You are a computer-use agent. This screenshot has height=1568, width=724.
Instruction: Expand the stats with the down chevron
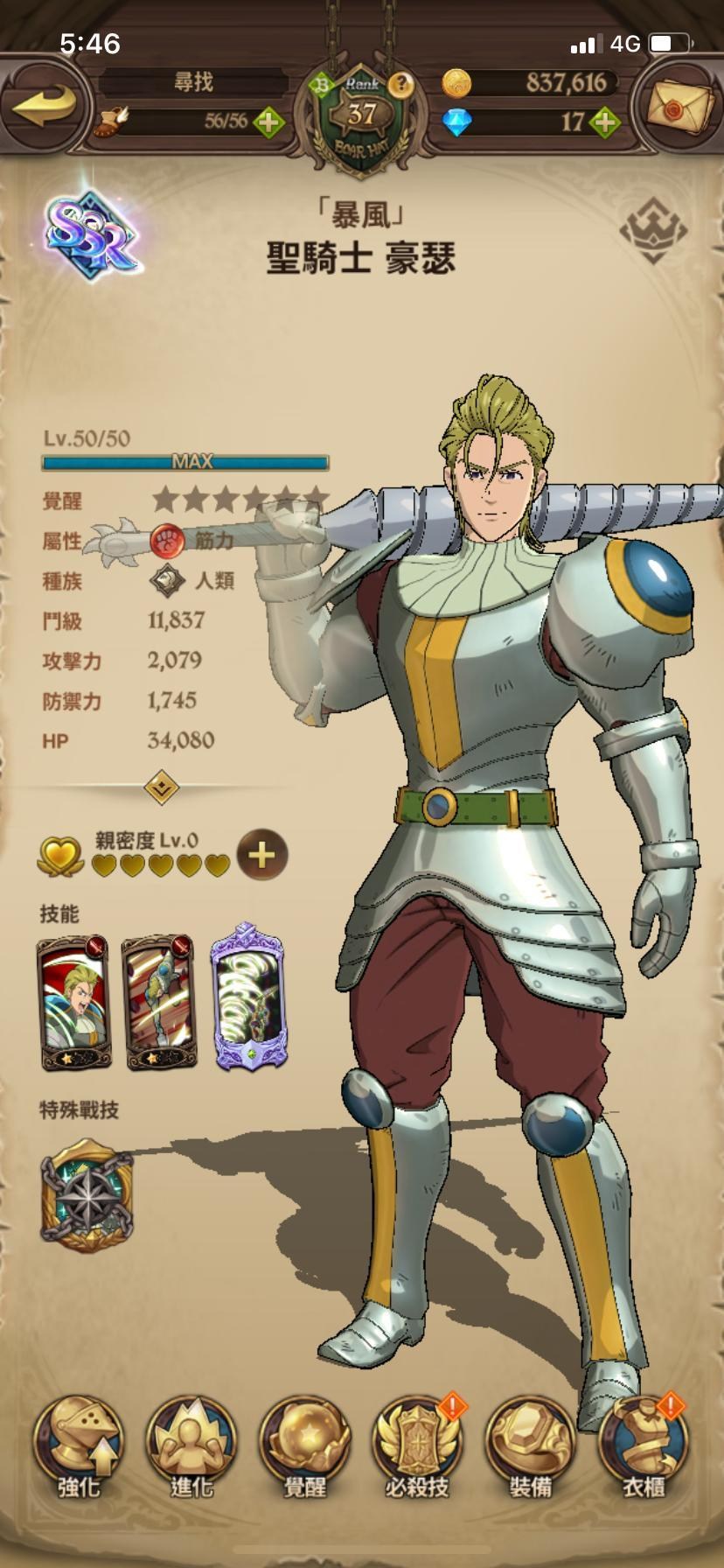point(162,787)
